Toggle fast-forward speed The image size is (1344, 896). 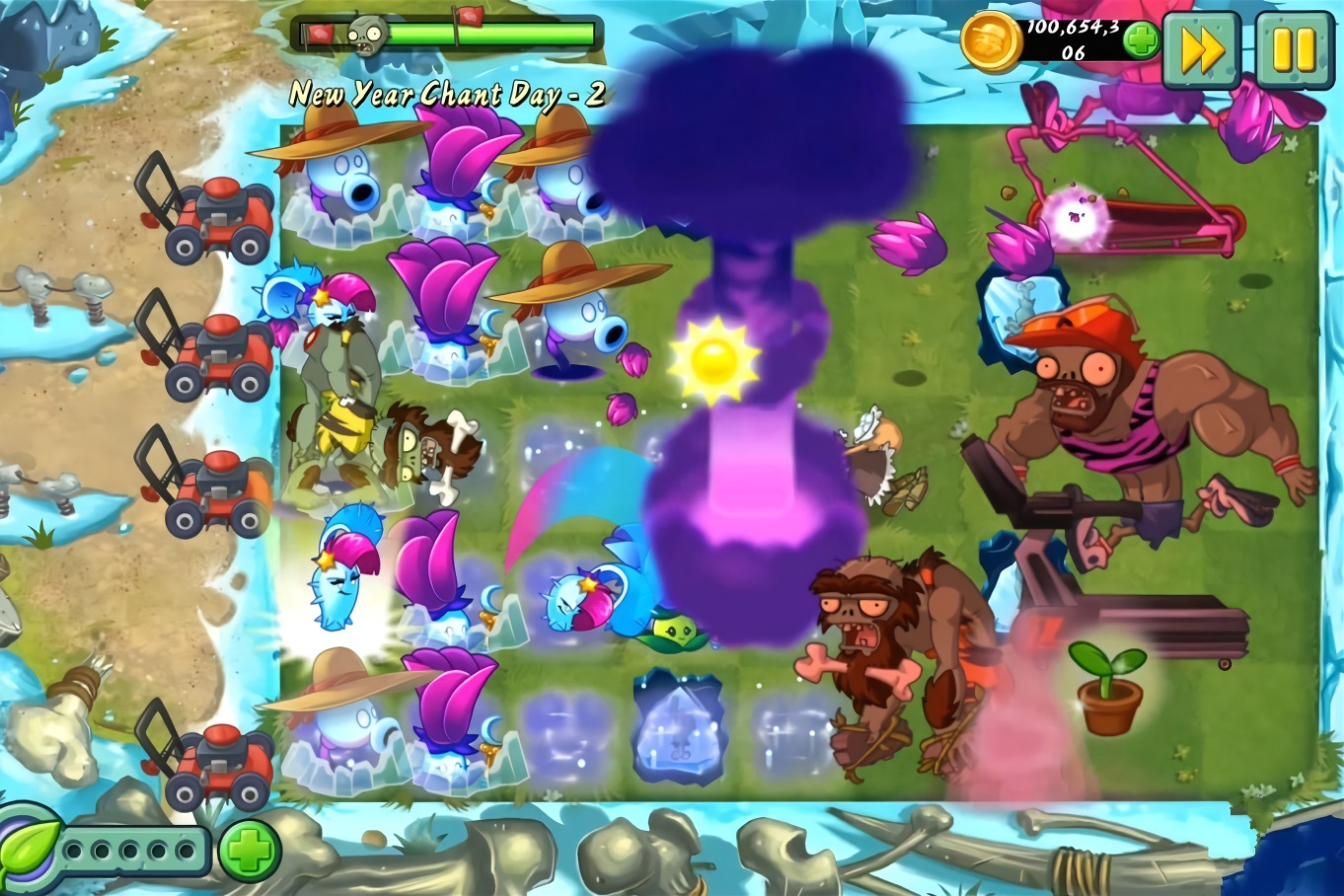coord(1201,50)
